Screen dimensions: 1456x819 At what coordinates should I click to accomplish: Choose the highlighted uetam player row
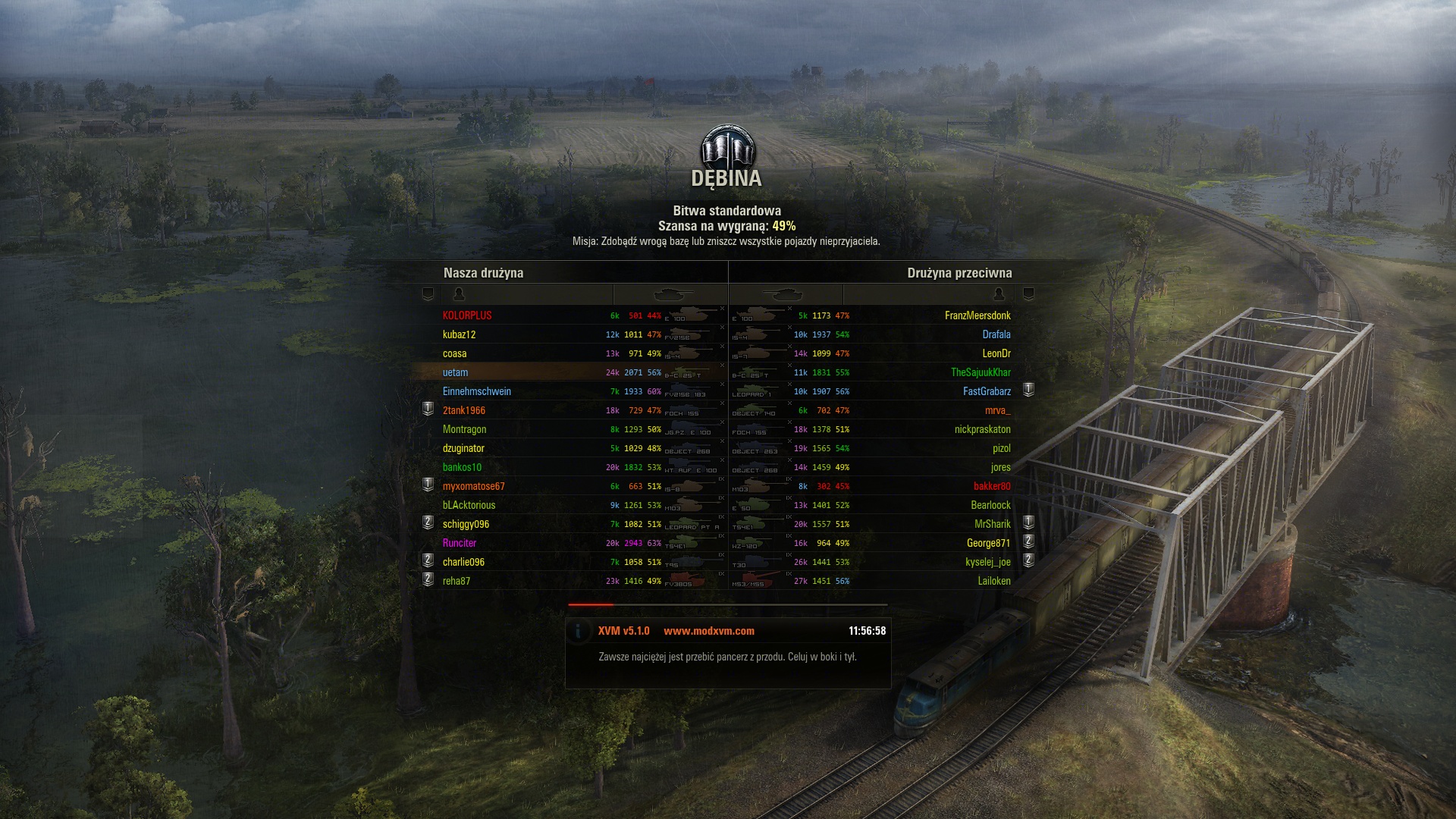click(456, 372)
